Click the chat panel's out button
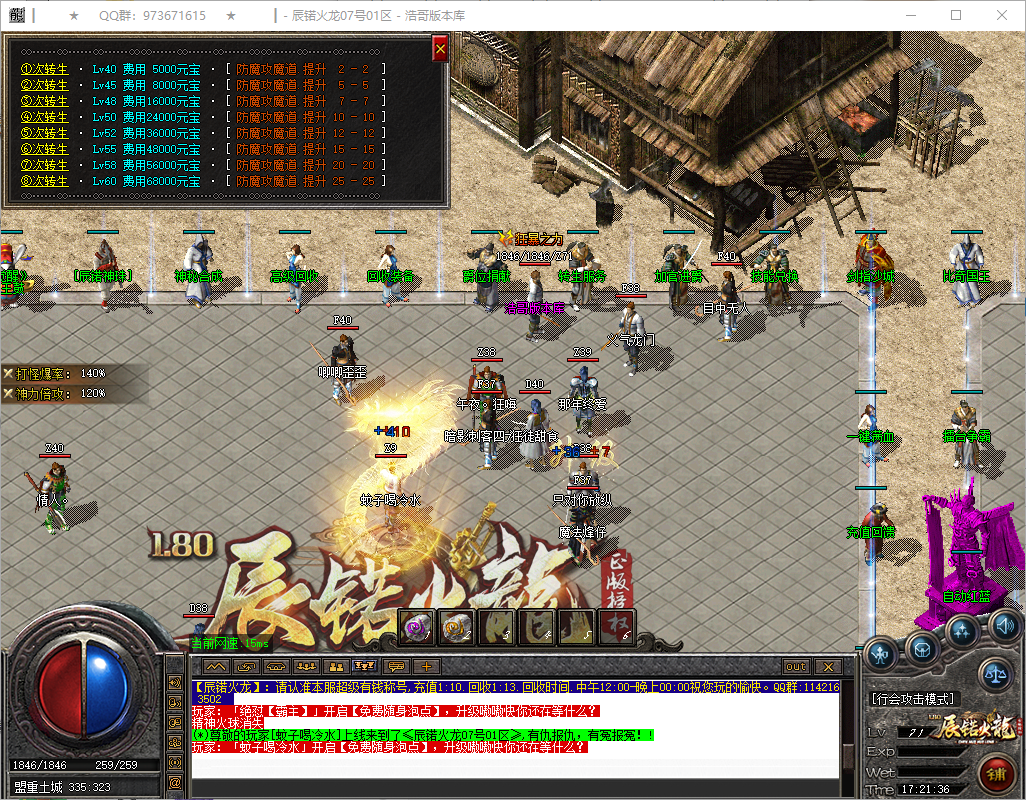This screenshot has width=1026, height=800. pyautogui.click(x=796, y=666)
